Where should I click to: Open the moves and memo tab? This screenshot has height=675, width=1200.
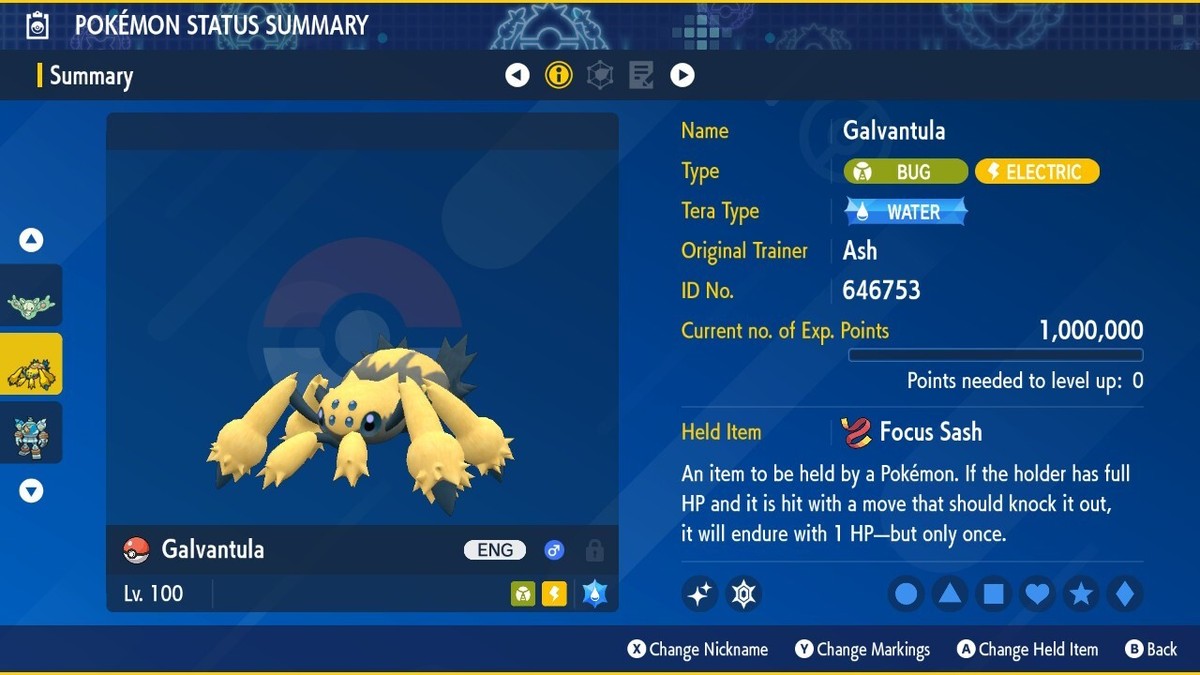(x=641, y=75)
